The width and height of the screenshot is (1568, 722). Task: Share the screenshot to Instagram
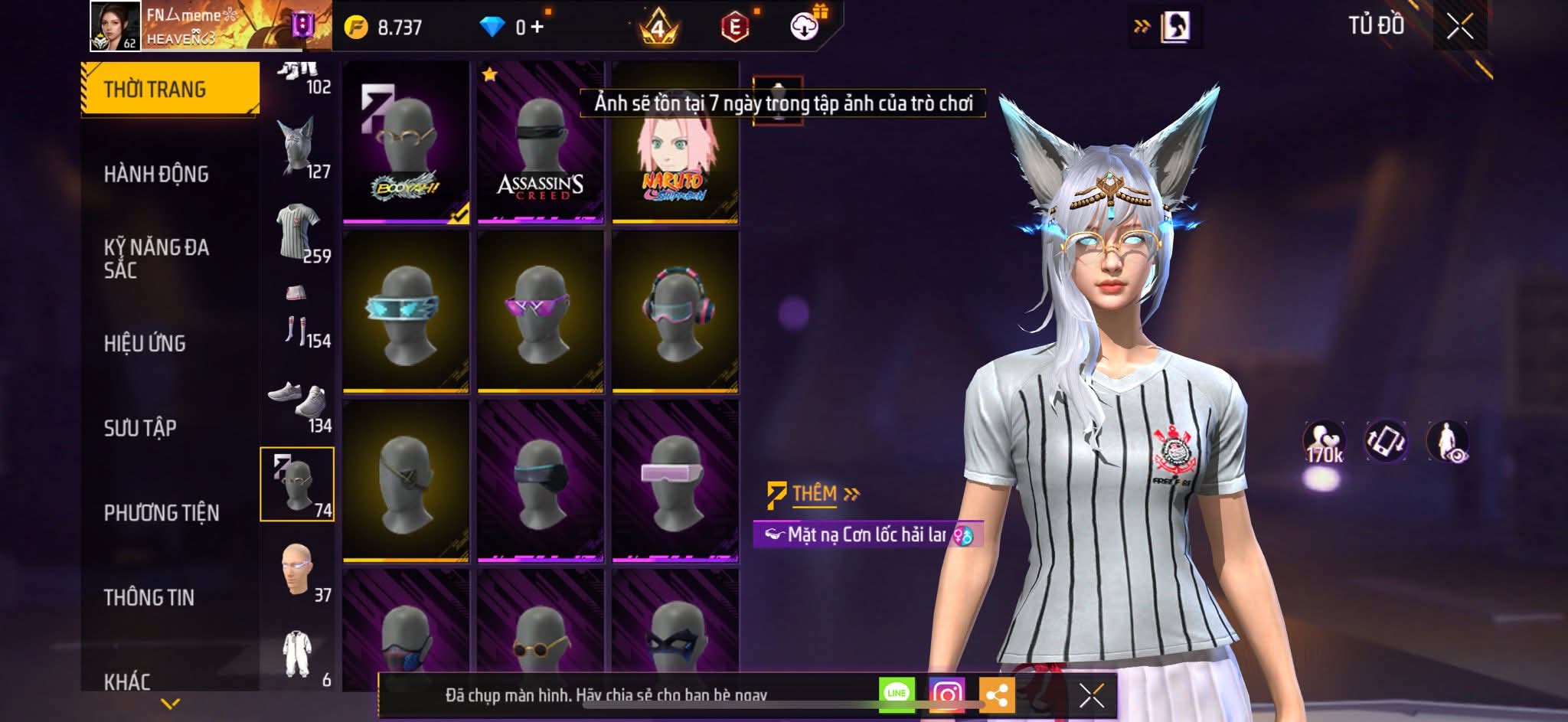click(946, 694)
